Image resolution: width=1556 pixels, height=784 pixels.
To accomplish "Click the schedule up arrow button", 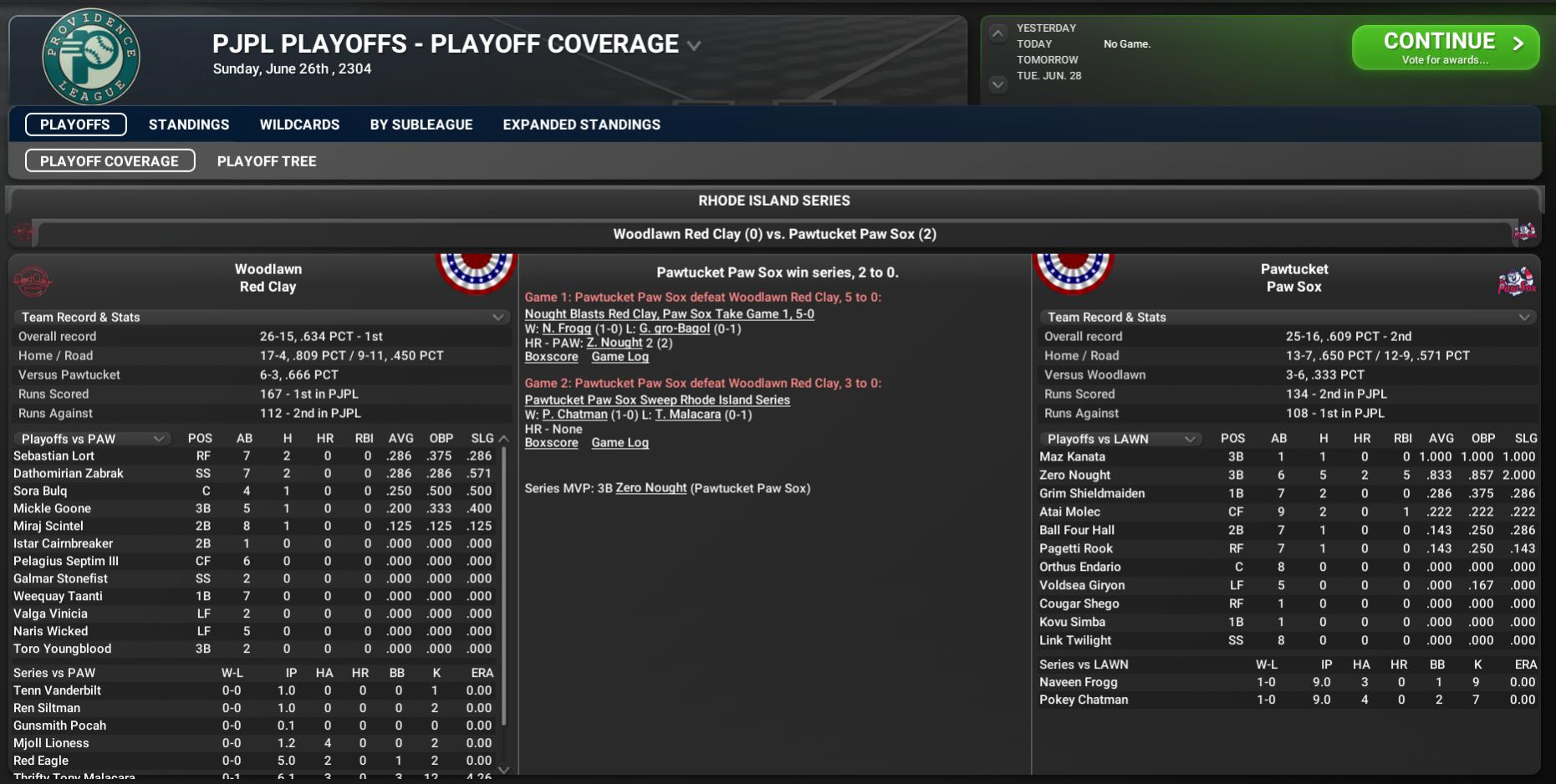I will pos(997,34).
